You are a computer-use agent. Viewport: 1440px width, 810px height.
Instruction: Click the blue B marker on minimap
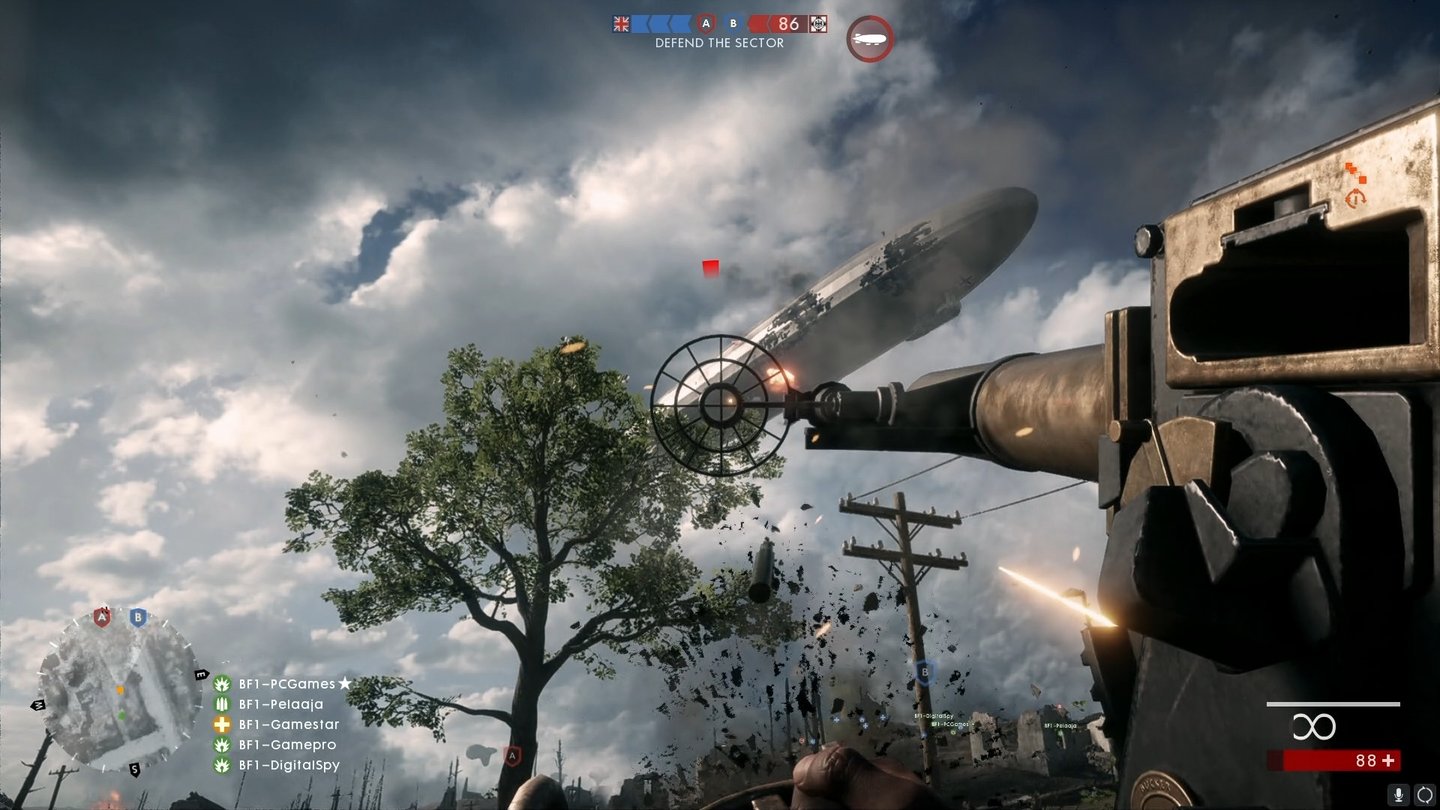[138, 617]
